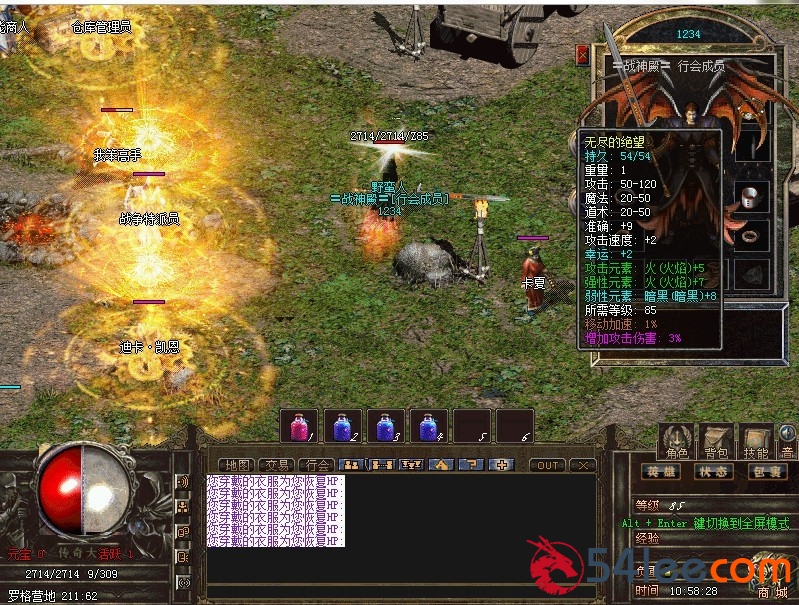The image size is (799, 605).
Task: Use the blue potion in belt slot 2
Action: [x=342, y=425]
